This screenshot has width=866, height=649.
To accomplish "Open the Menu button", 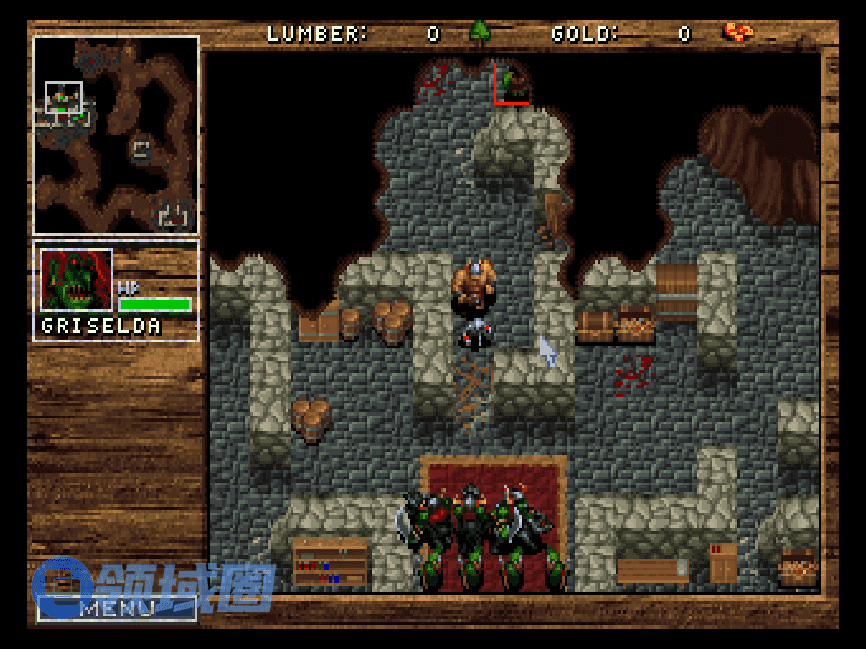I will (x=117, y=608).
